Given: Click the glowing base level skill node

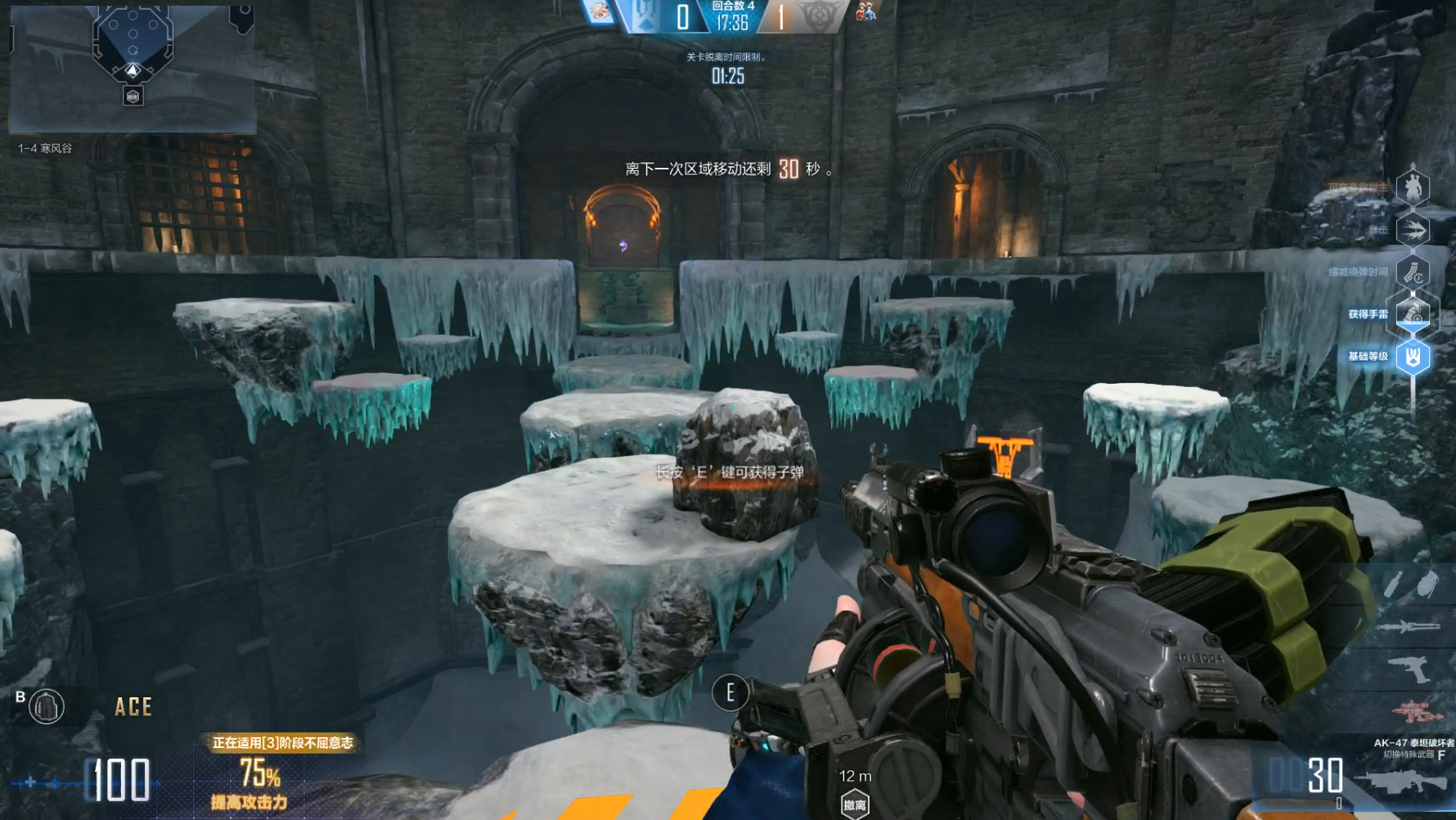Looking at the screenshot, I should click(x=1413, y=357).
